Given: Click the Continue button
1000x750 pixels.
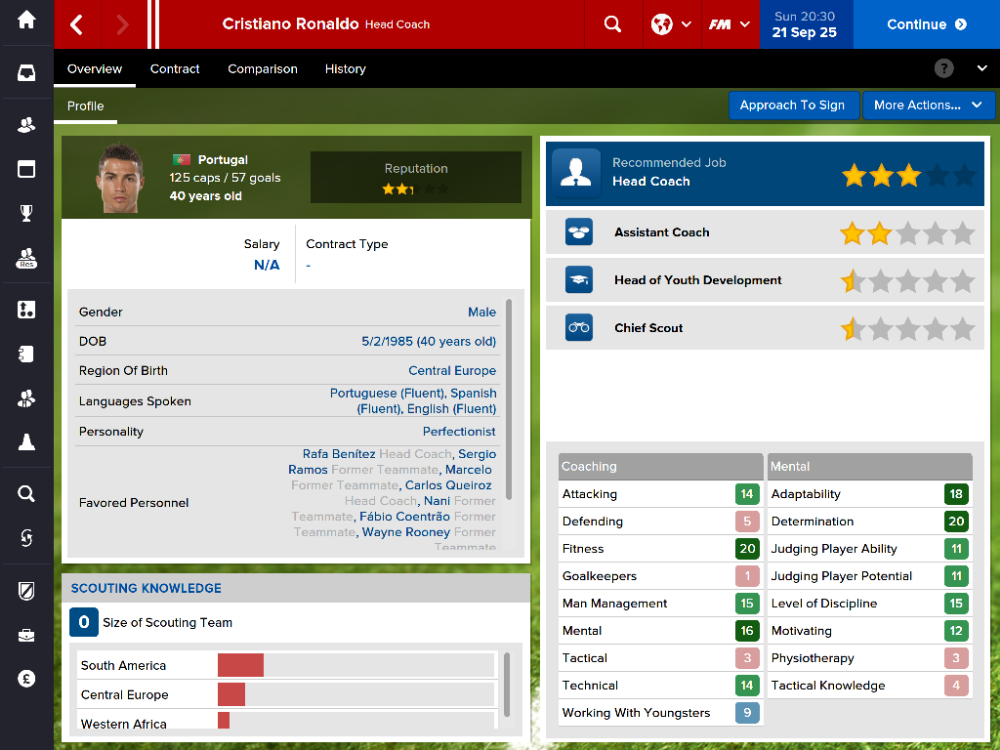Looking at the screenshot, I should click(x=926, y=24).
